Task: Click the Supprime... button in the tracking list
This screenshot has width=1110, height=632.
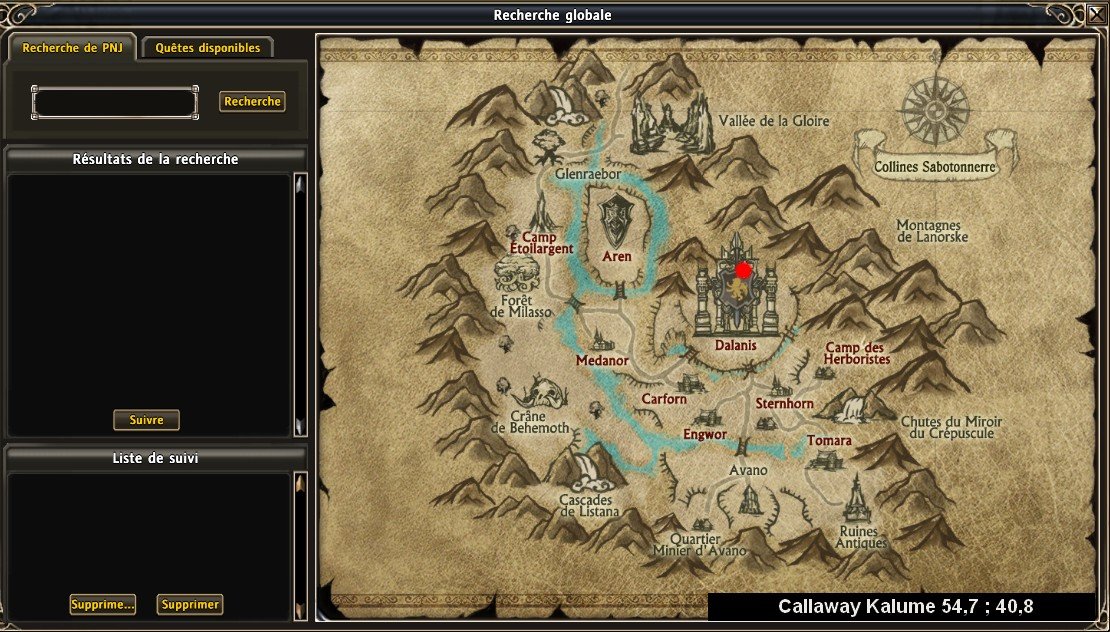Action: tap(102, 604)
